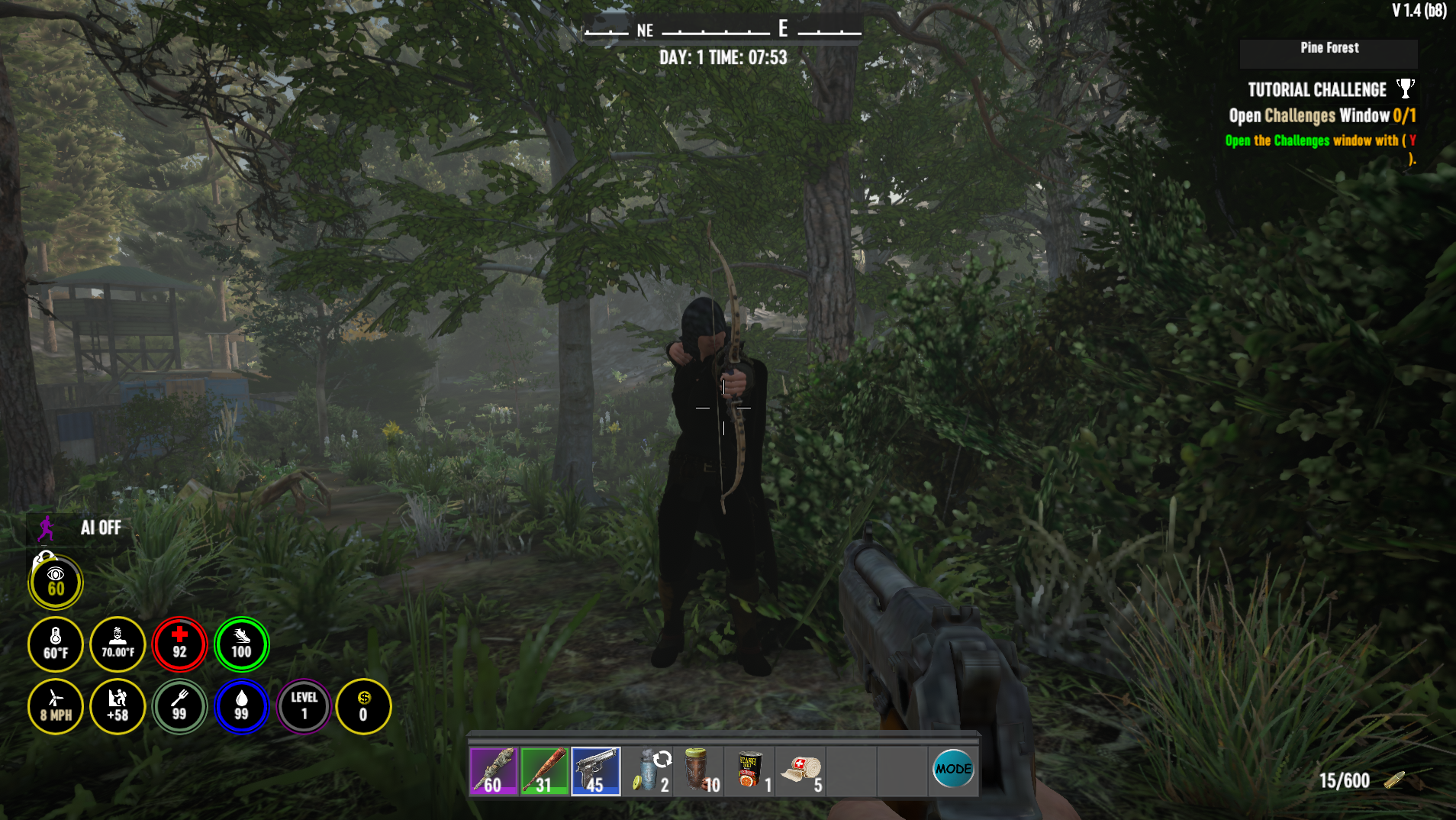1456x820 pixels.
Task: Pick the canned chili food slot
Action: click(x=749, y=771)
